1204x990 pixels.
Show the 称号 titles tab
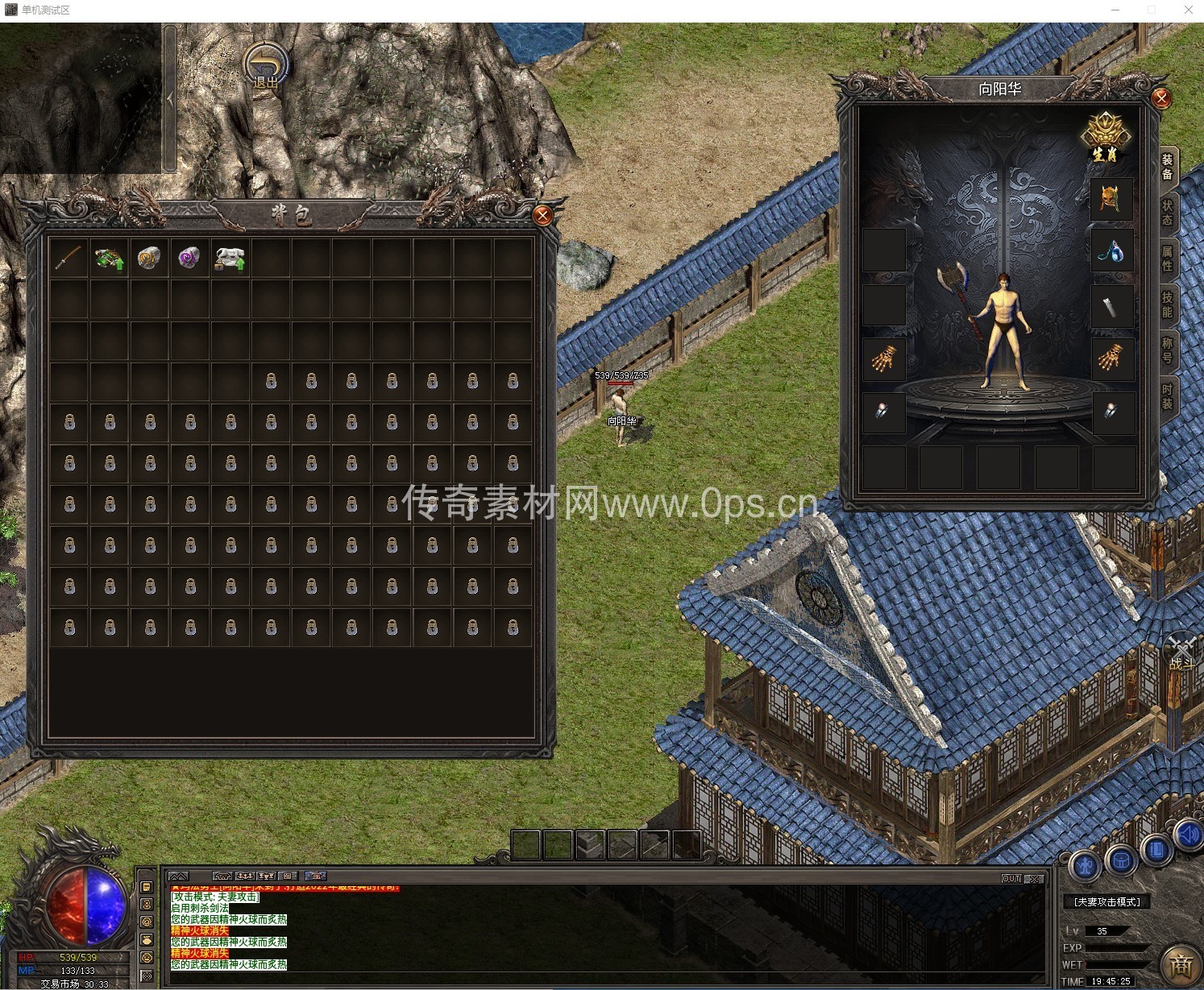pos(1167,350)
